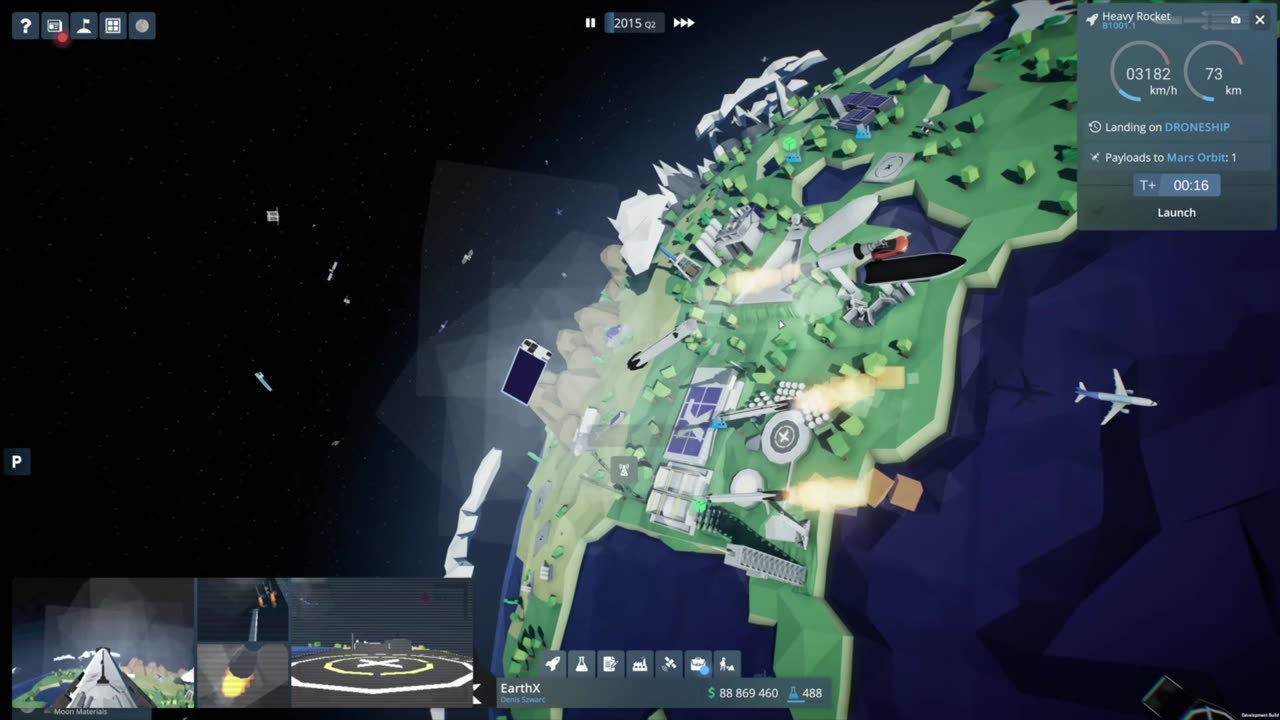Select the droneship landing pad camera view
Image resolution: width=1280 pixels, height=720 pixels.
pos(381,642)
